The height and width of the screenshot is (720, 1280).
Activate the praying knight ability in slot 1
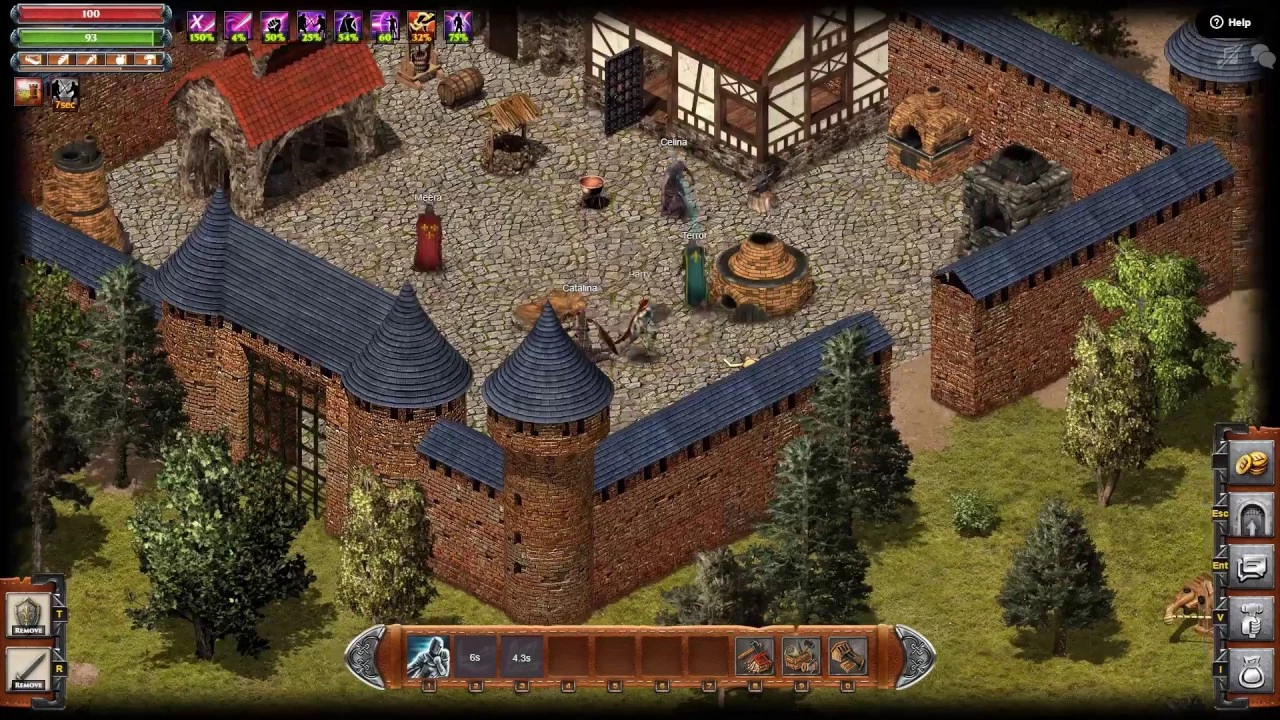(428, 656)
